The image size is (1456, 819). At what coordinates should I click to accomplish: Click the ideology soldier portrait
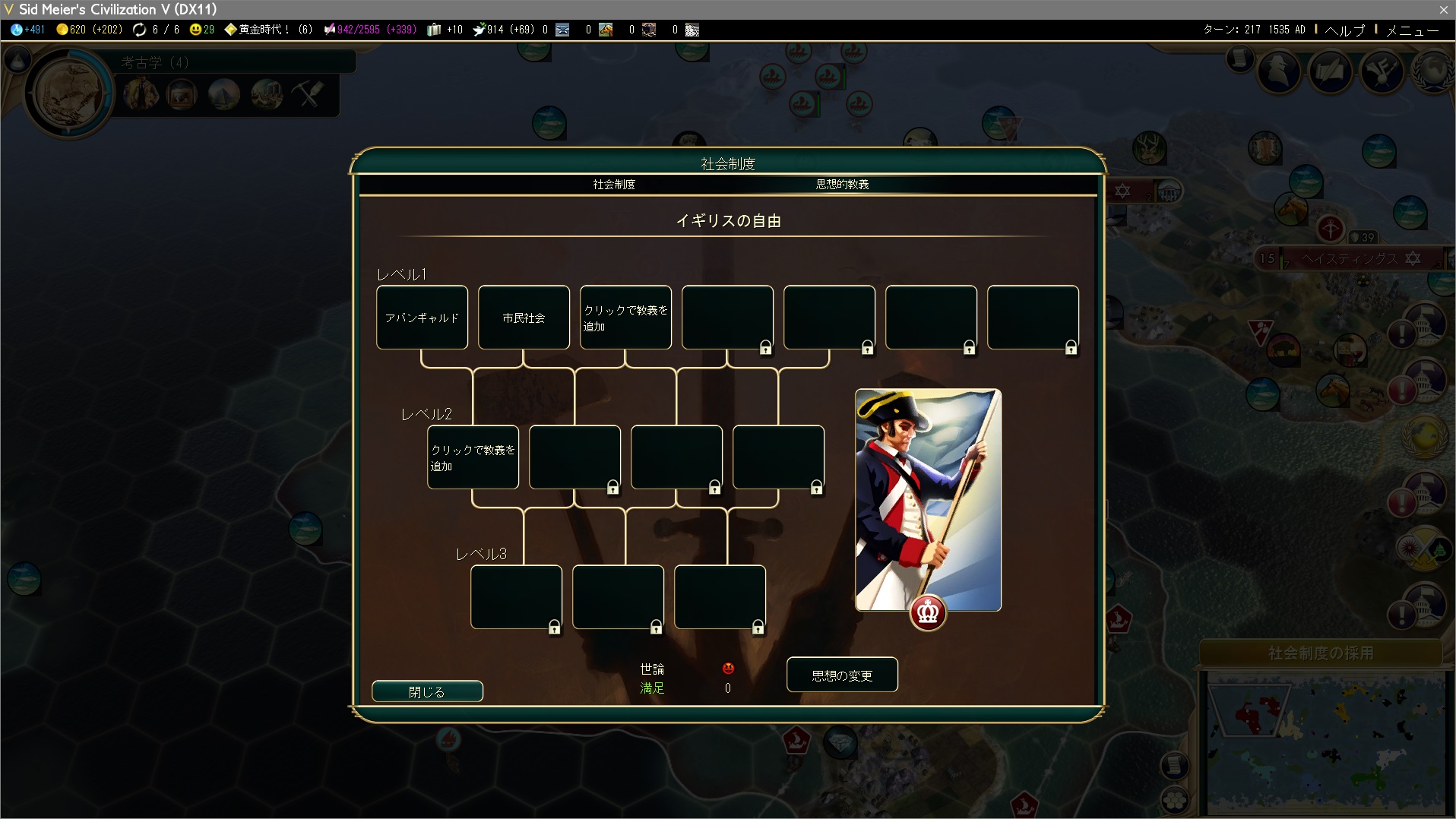click(928, 499)
